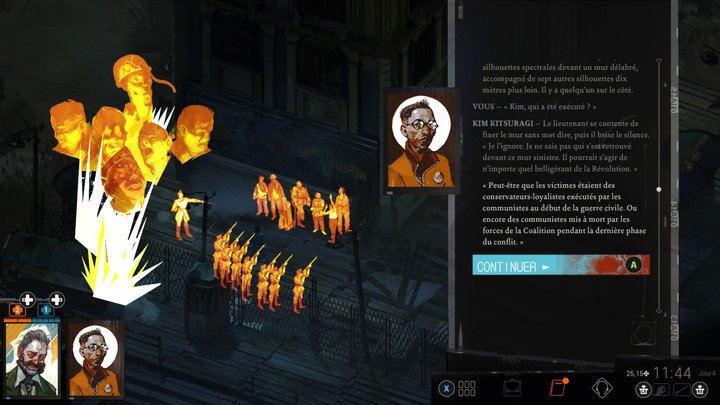
Task: Select Kim Kitsuragi's party portrait
Action: (x=94, y=360)
